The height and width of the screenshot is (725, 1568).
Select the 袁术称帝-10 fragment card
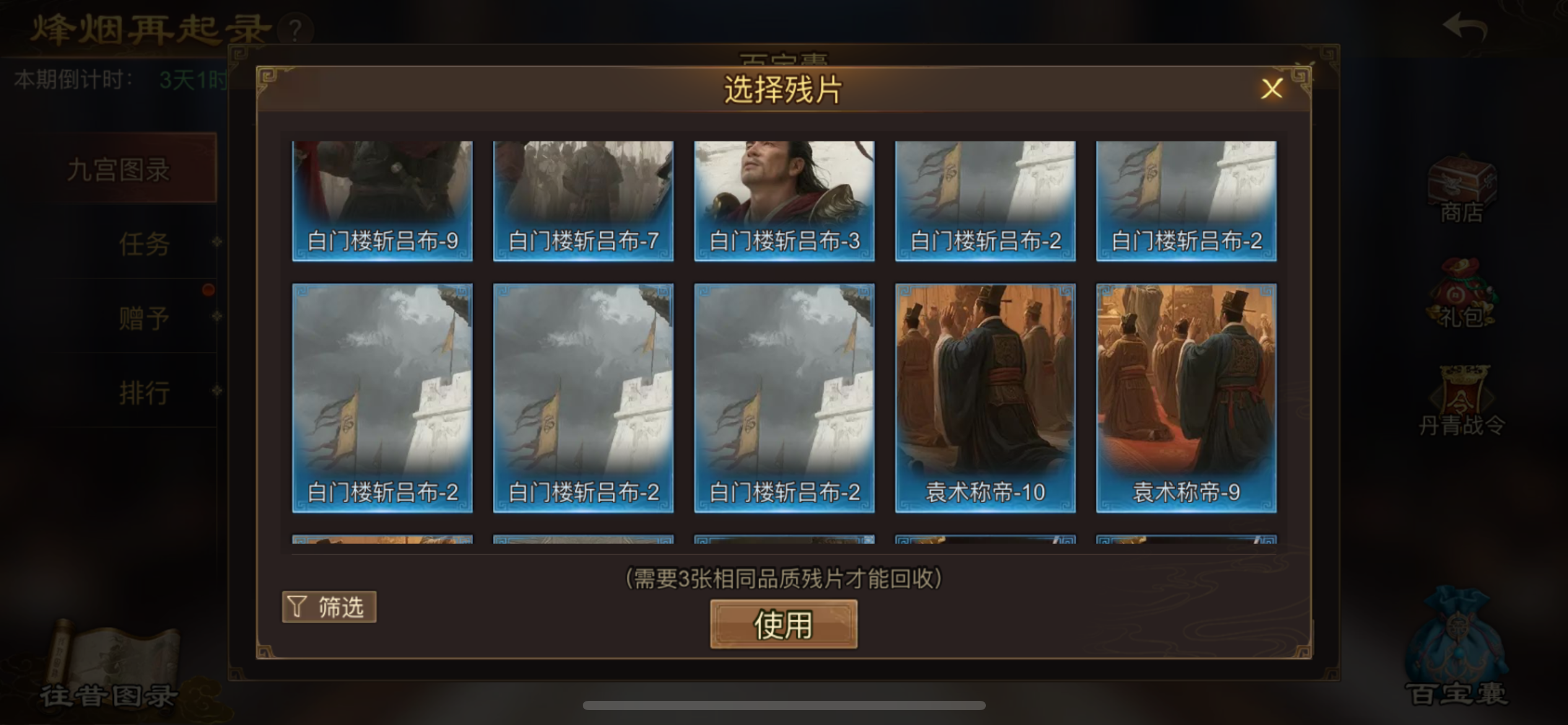[985, 397]
